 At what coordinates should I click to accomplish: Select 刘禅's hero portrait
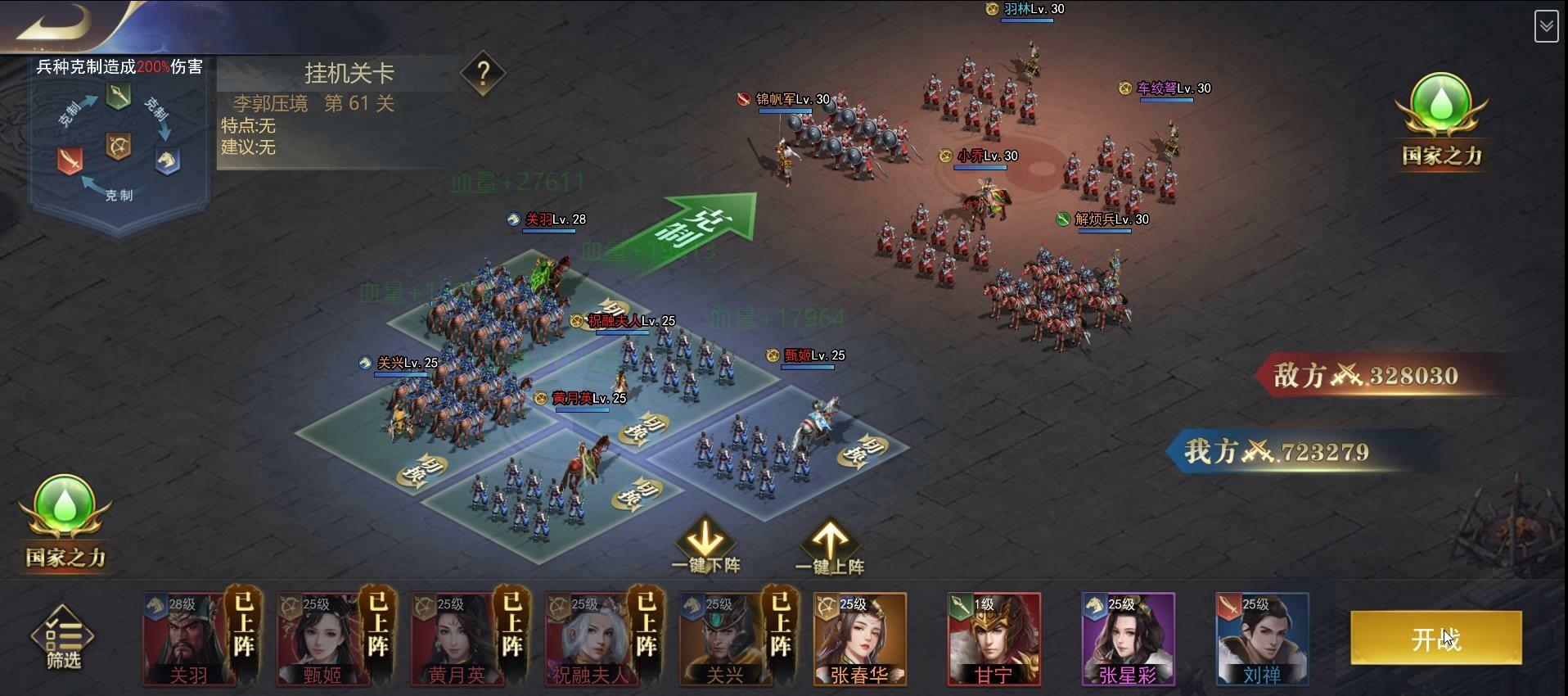(1263, 639)
